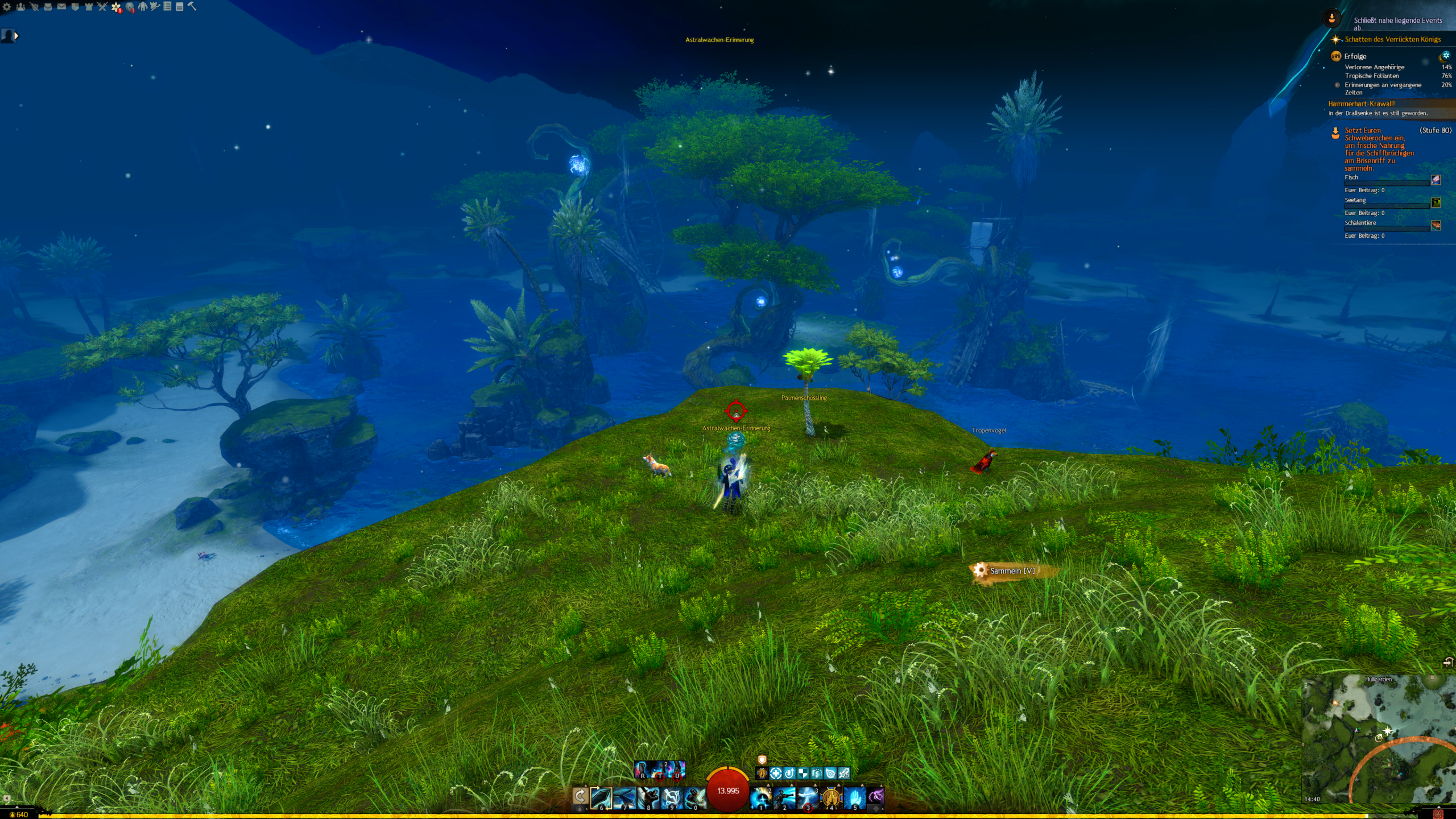Select the Schatten des Verrückten Königs story entry
The width and height of the screenshot is (1456, 819).
1392,39
